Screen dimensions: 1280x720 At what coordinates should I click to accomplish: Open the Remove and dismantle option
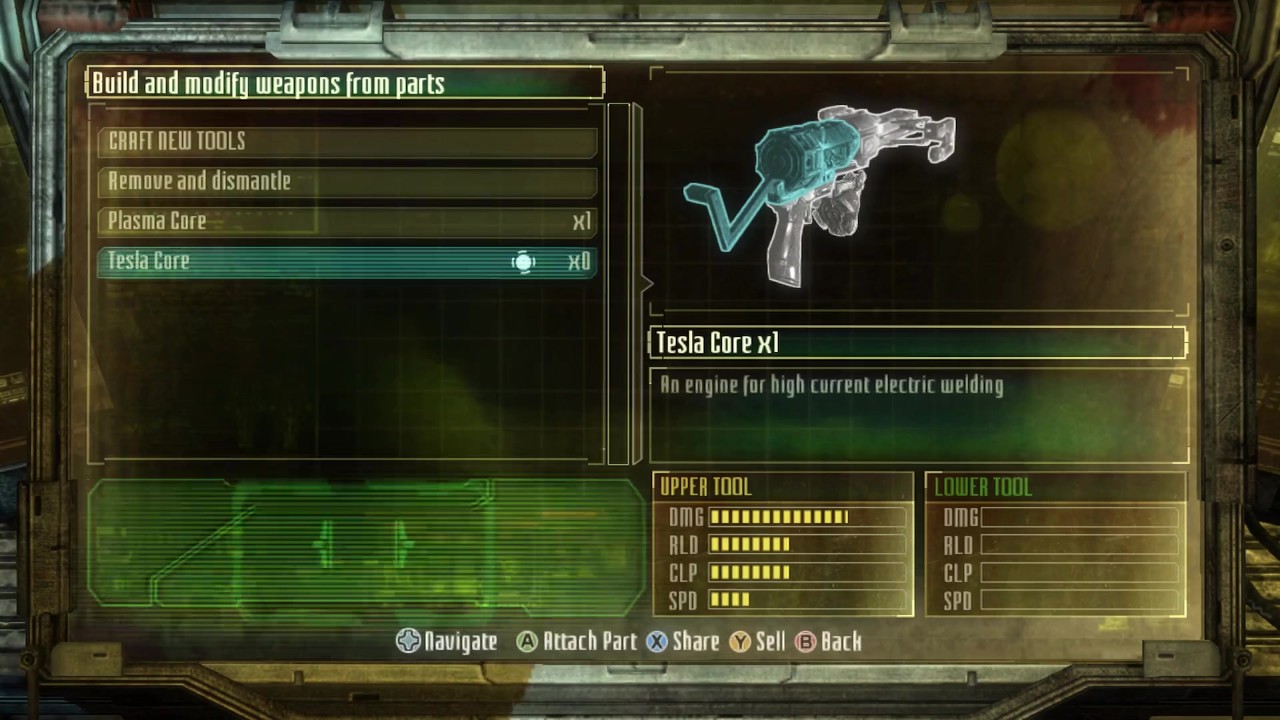(347, 181)
